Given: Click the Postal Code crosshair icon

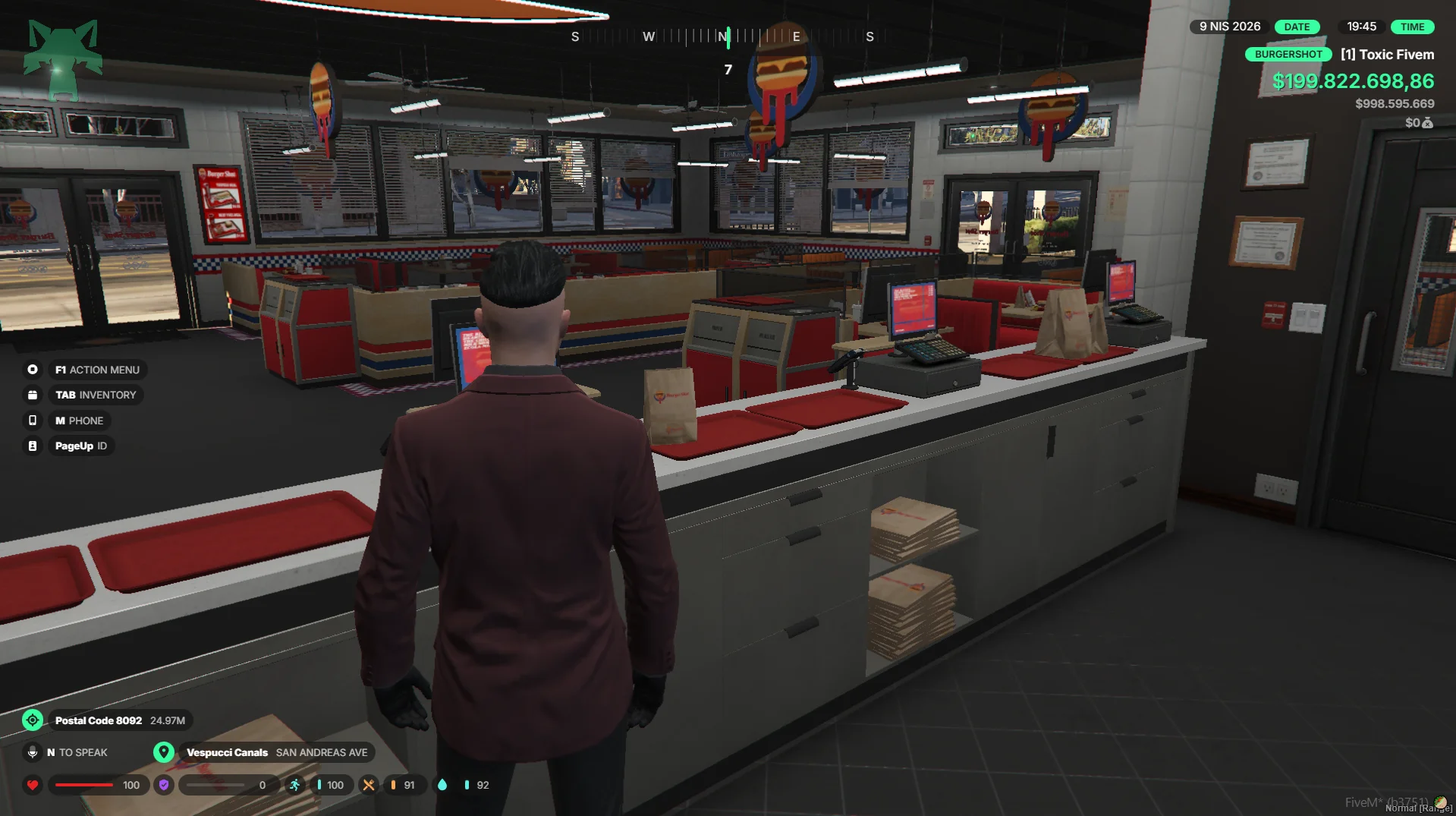Looking at the screenshot, I should click(x=33, y=720).
